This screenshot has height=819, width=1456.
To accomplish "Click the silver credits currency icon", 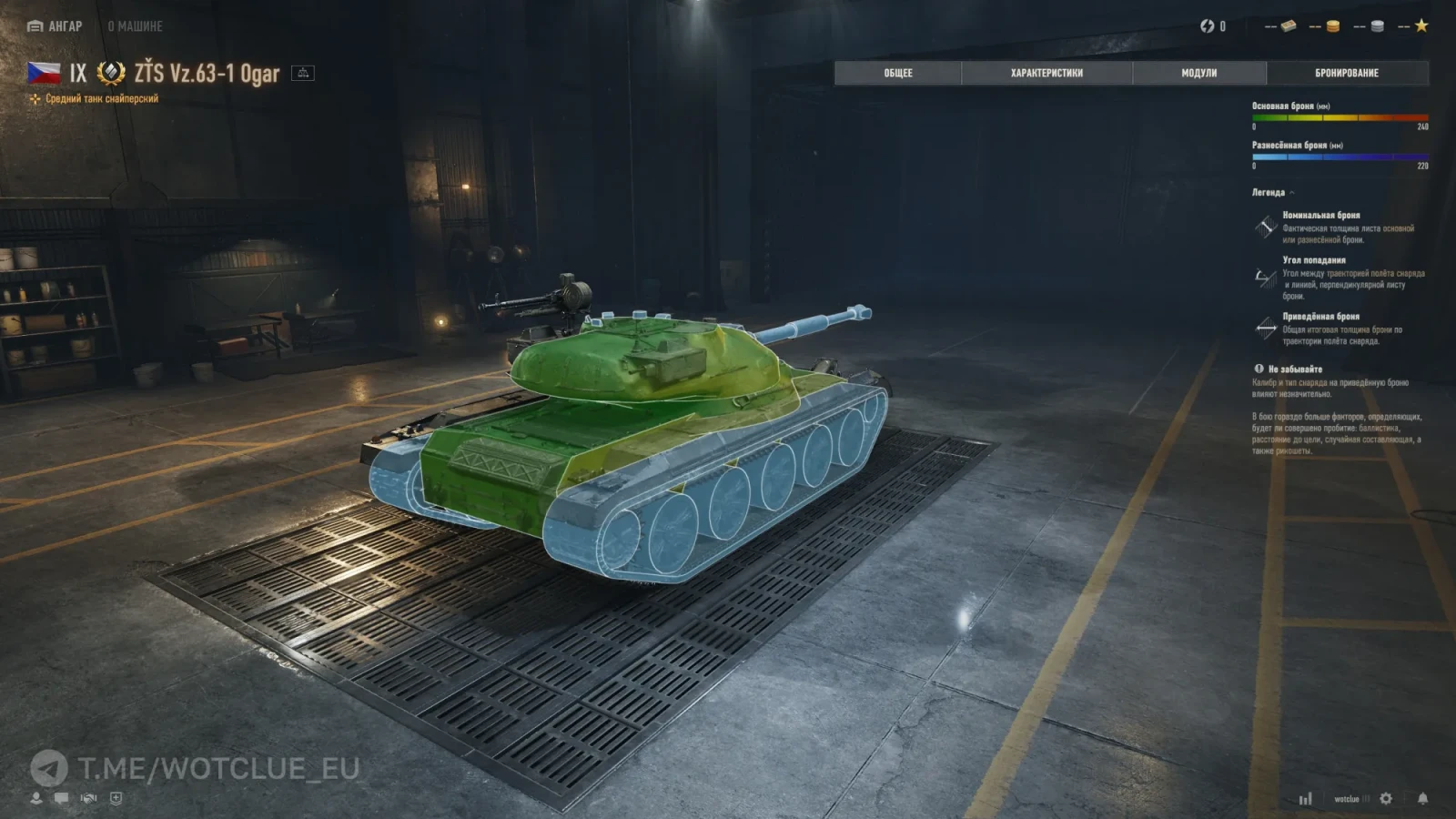I will [x=1378, y=26].
